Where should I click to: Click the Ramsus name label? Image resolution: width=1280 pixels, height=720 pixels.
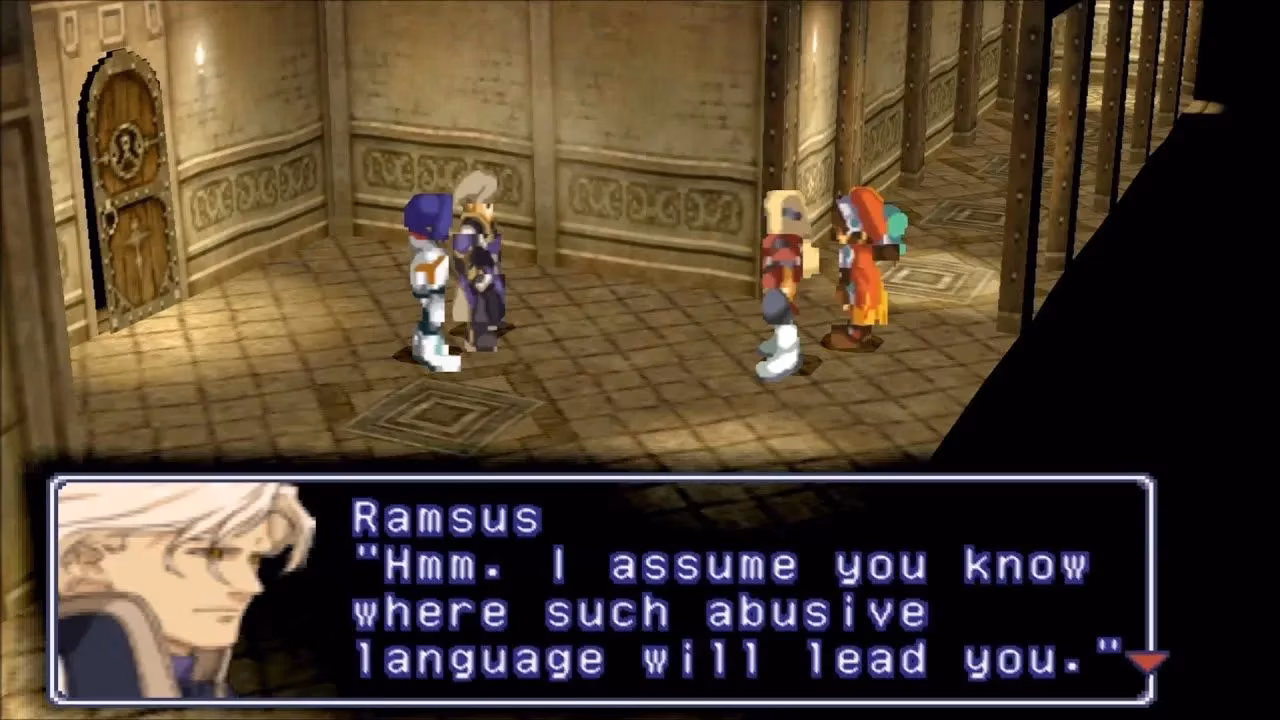point(443,513)
